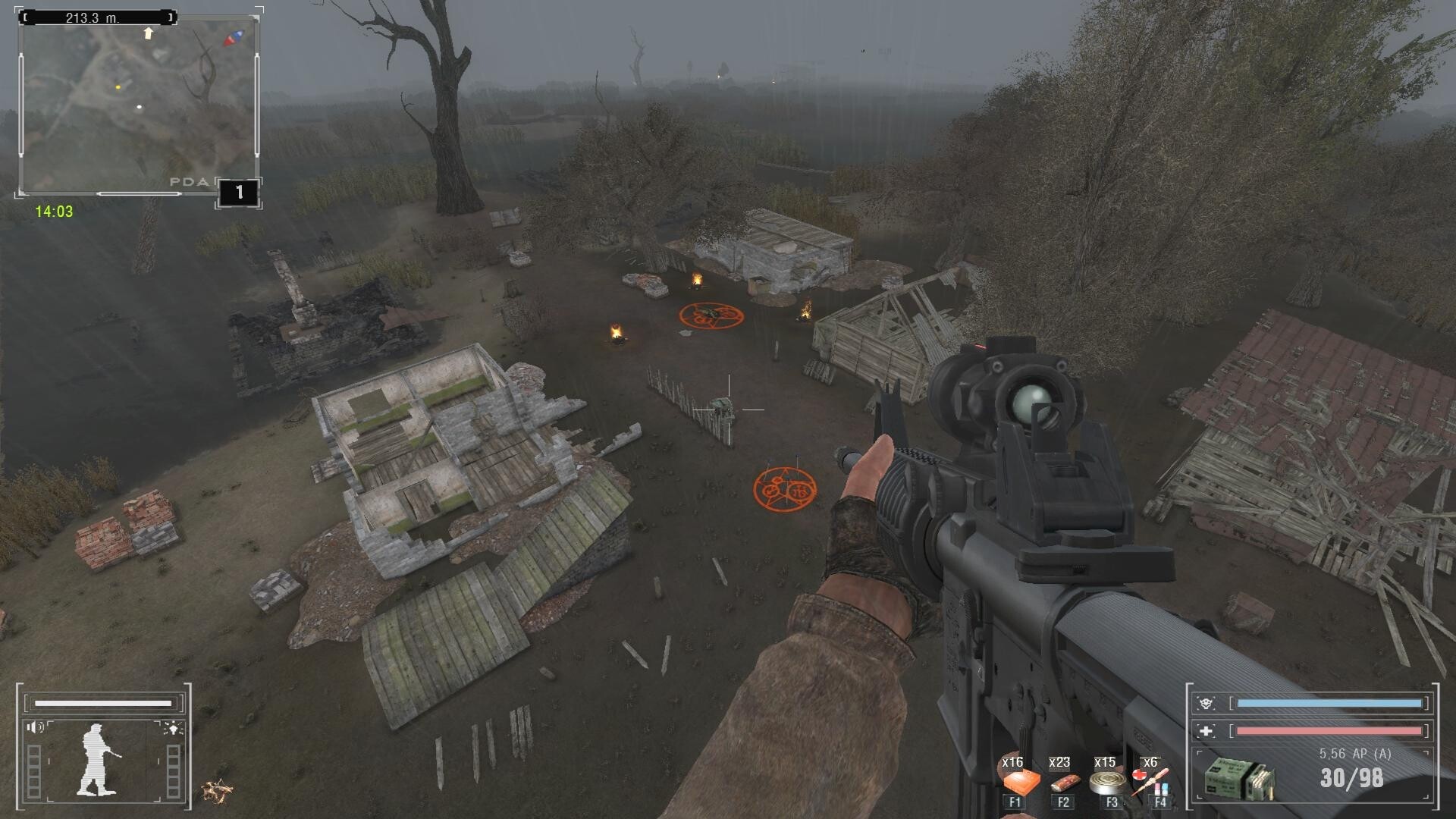Click the minimap in the corner
Image resolution: width=1456 pixels, height=819 pixels.
[x=138, y=106]
